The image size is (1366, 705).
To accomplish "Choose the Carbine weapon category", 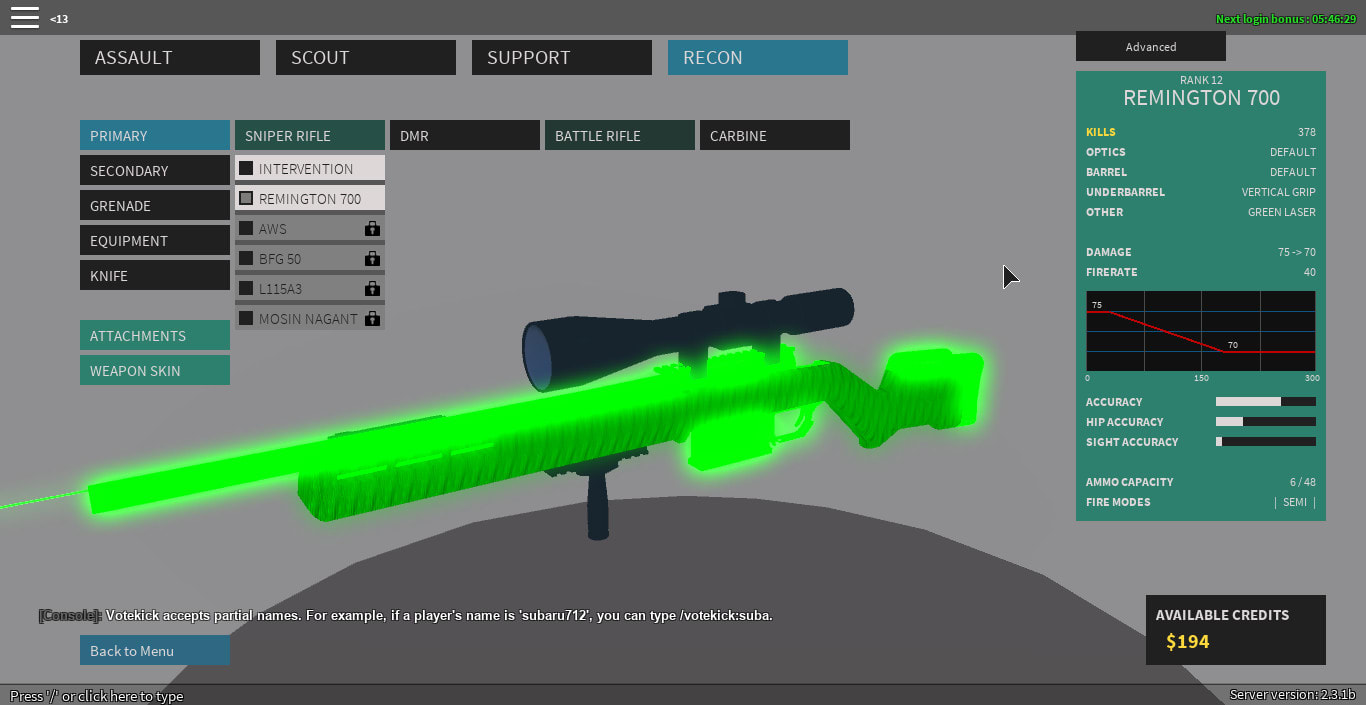I will [774, 135].
